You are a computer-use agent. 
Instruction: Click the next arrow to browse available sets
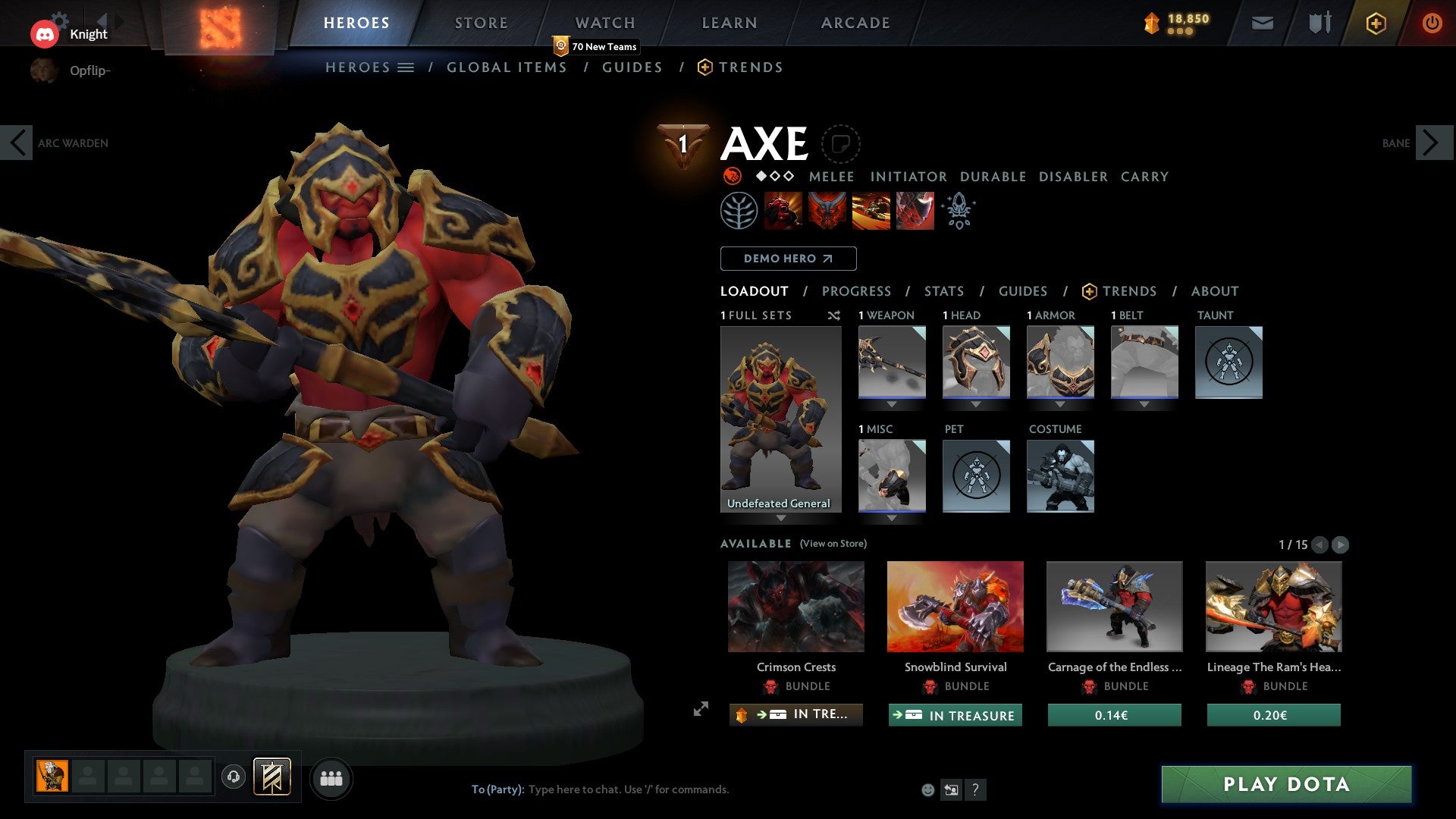click(x=1341, y=544)
